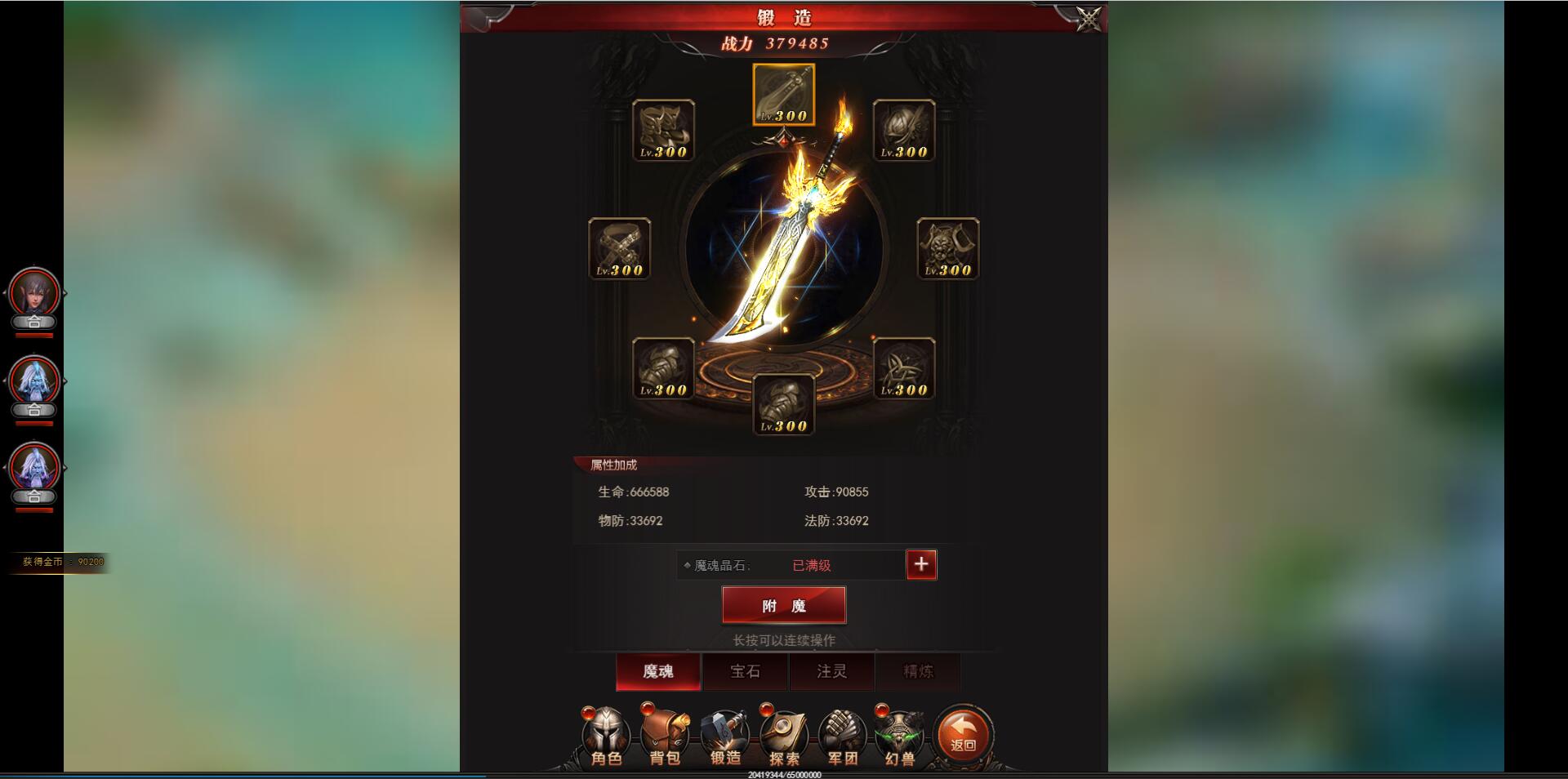Switch to the 注灵 tab
This screenshot has width=1568, height=779.
(832, 671)
